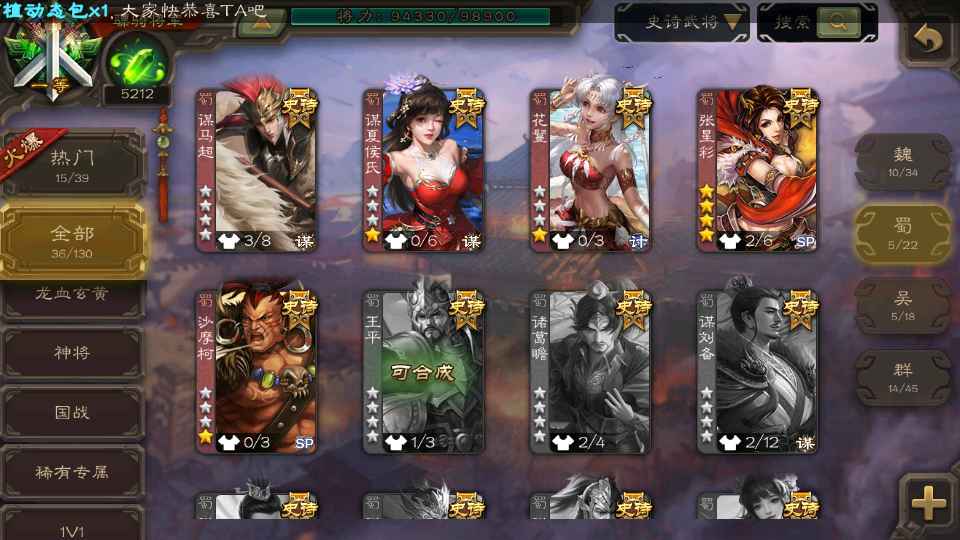
Task: Choose the 国战 category tab
Action: [73, 411]
